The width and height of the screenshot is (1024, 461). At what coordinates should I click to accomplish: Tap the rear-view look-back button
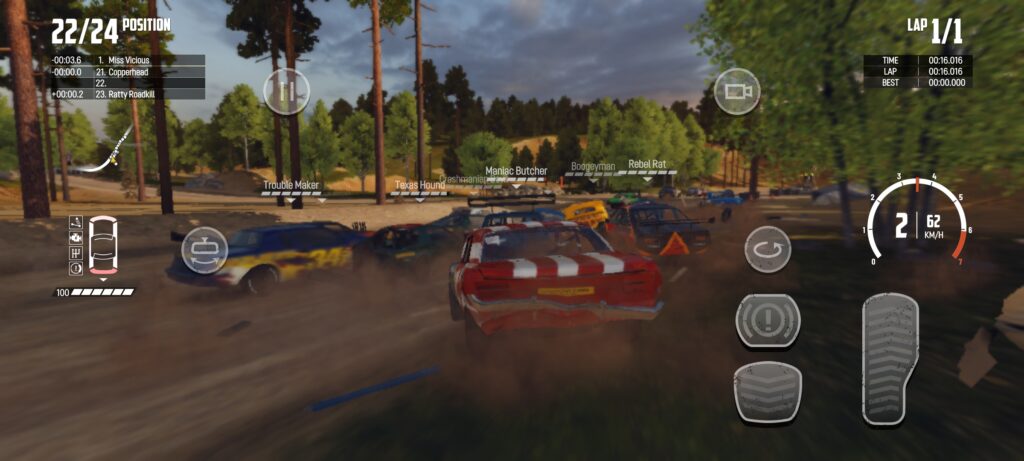[203, 249]
